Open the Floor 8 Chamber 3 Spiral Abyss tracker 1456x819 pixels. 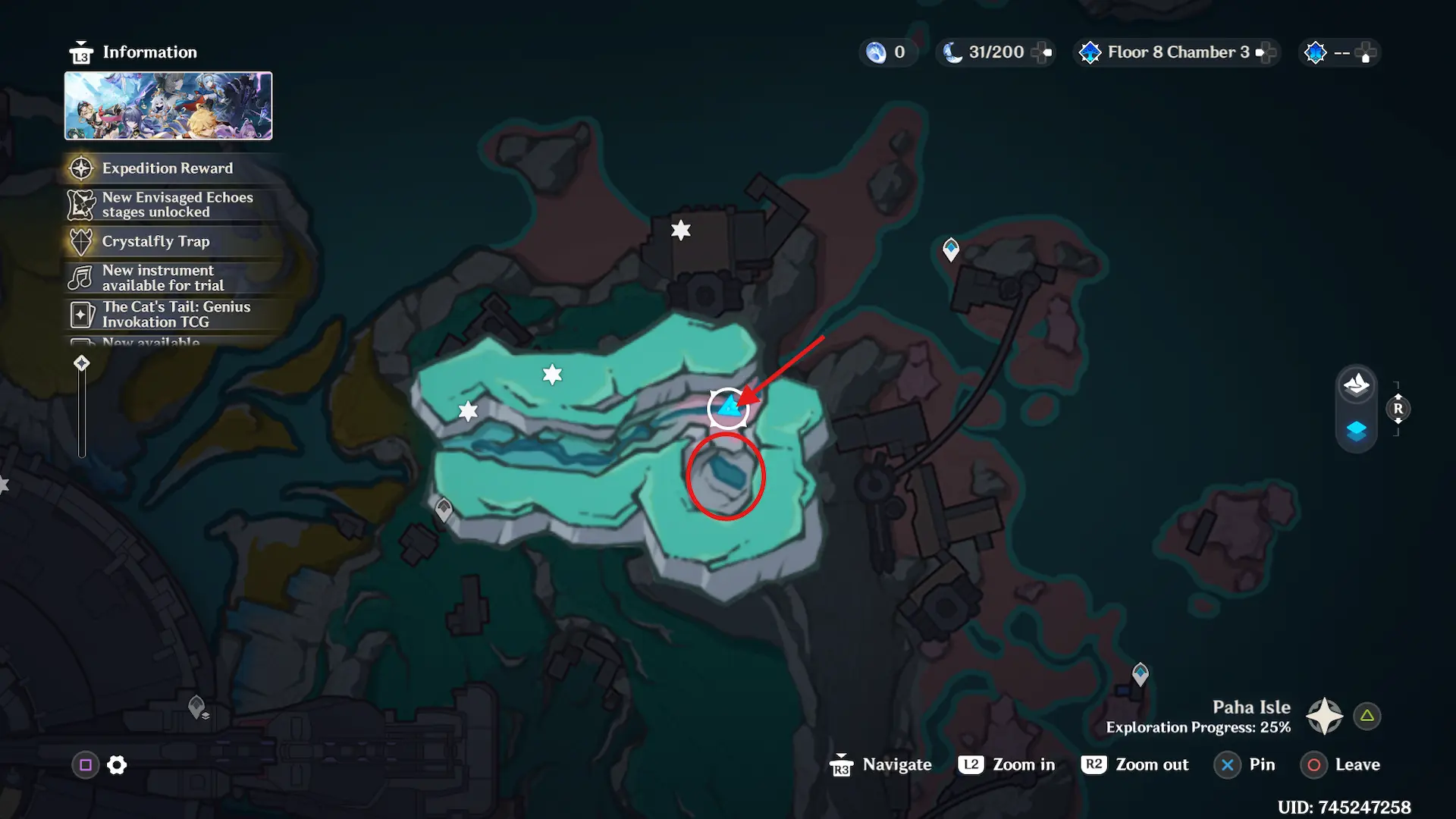tap(1177, 52)
